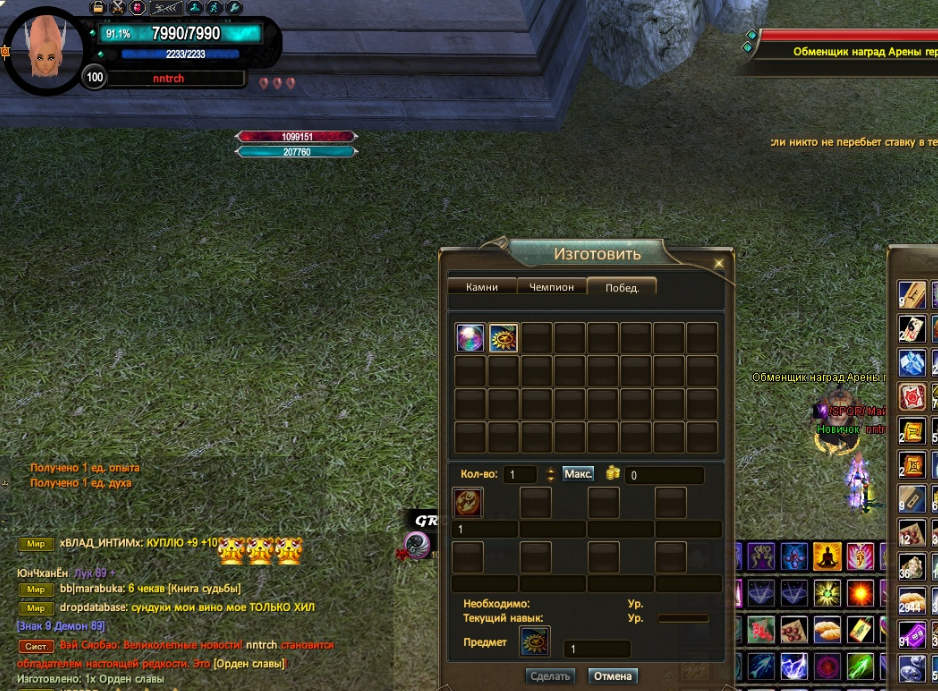Activate the meditation pose skill
938x691 pixels.
pyautogui.click(x=826, y=556)
